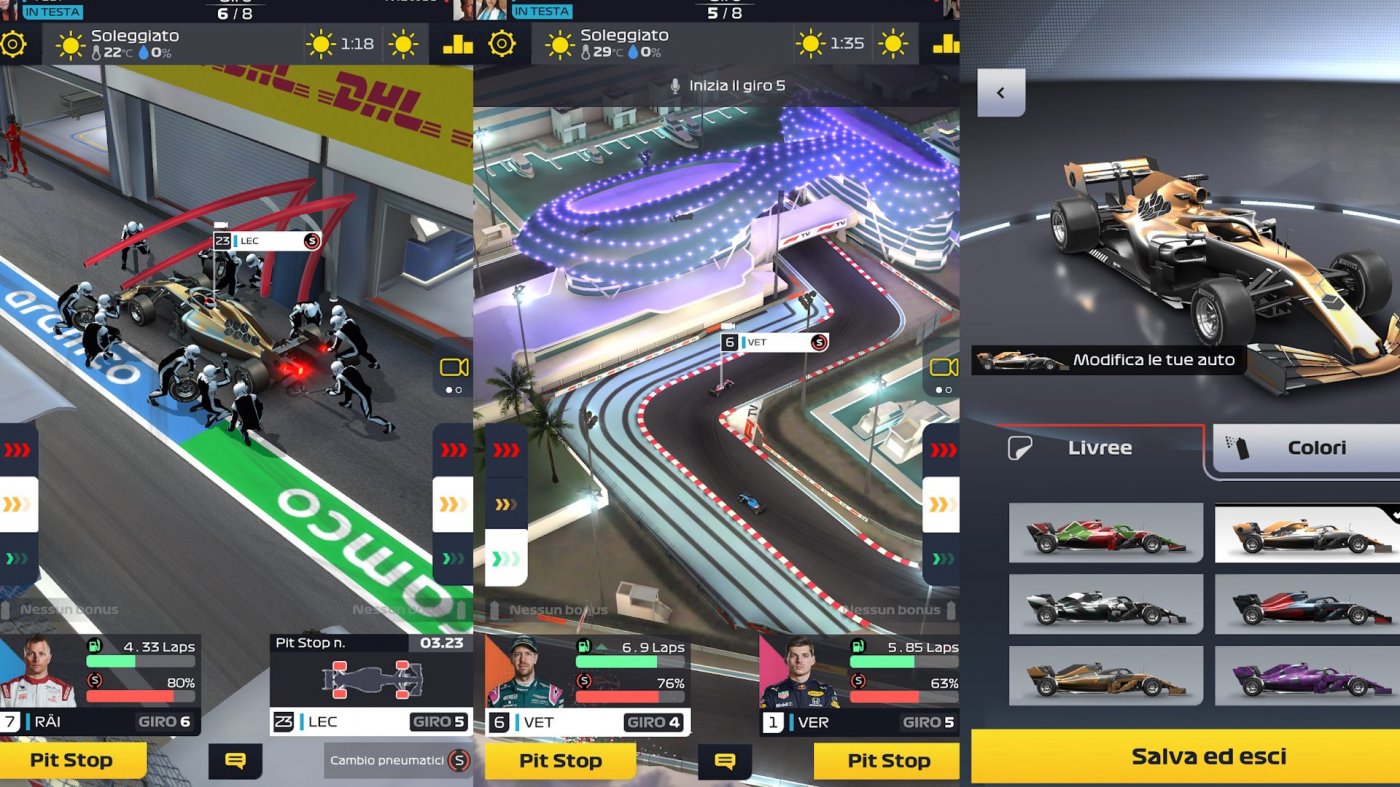Tap the fuel can icon on VER's panel
Image resolution: width=1400 pixels, height=787 pixels.
point(859,647)
